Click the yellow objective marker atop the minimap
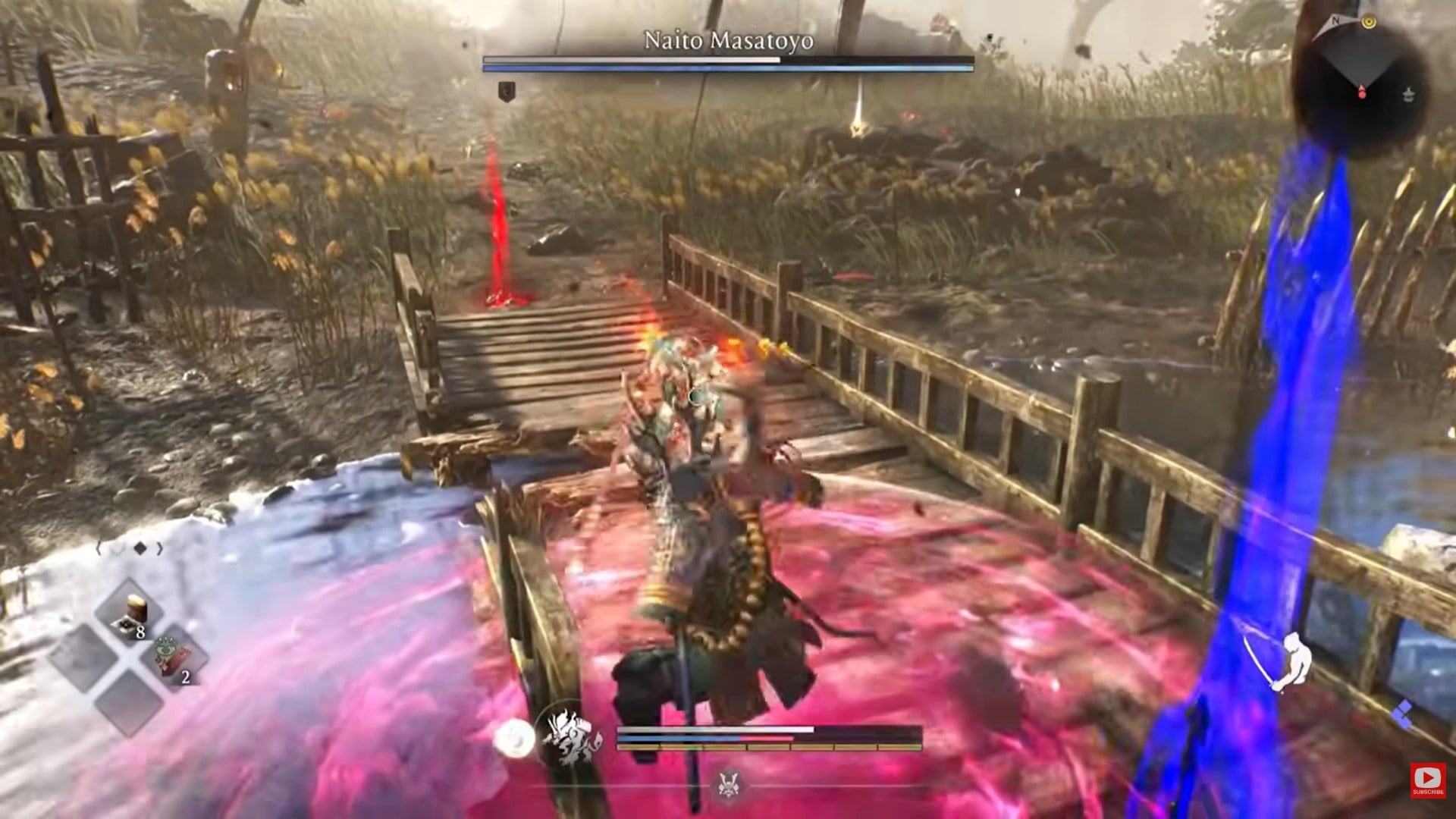The height and width of the screenshot is (819, 1456). tap(1370, 21)
